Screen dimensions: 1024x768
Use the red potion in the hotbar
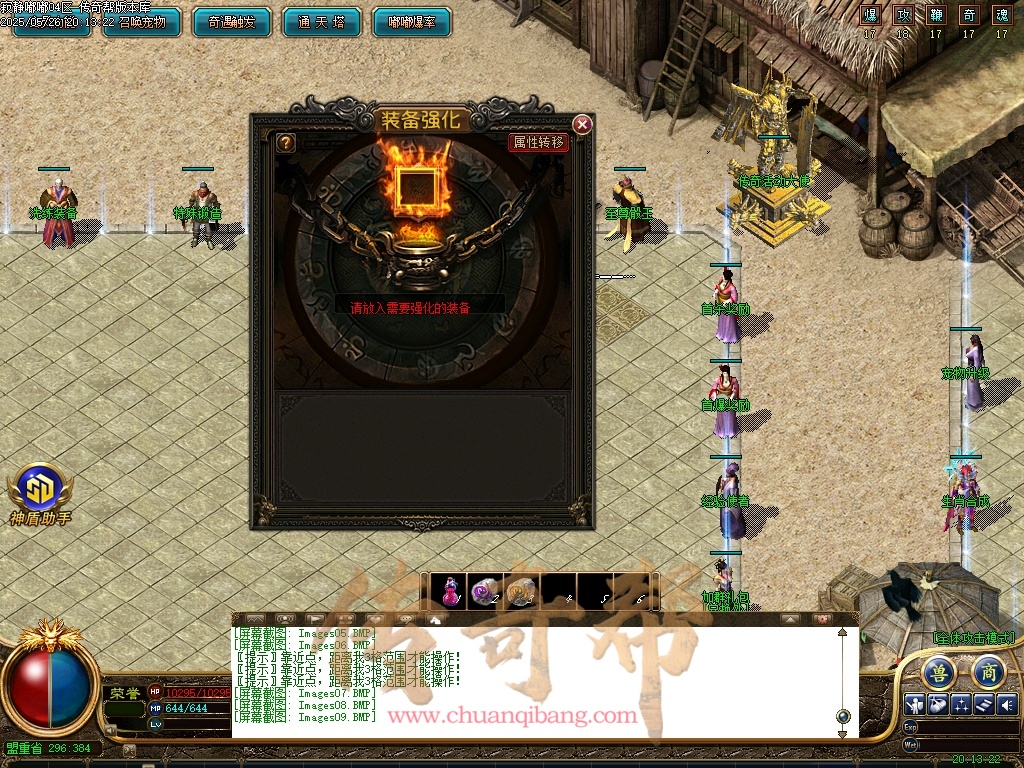[452, 591]
